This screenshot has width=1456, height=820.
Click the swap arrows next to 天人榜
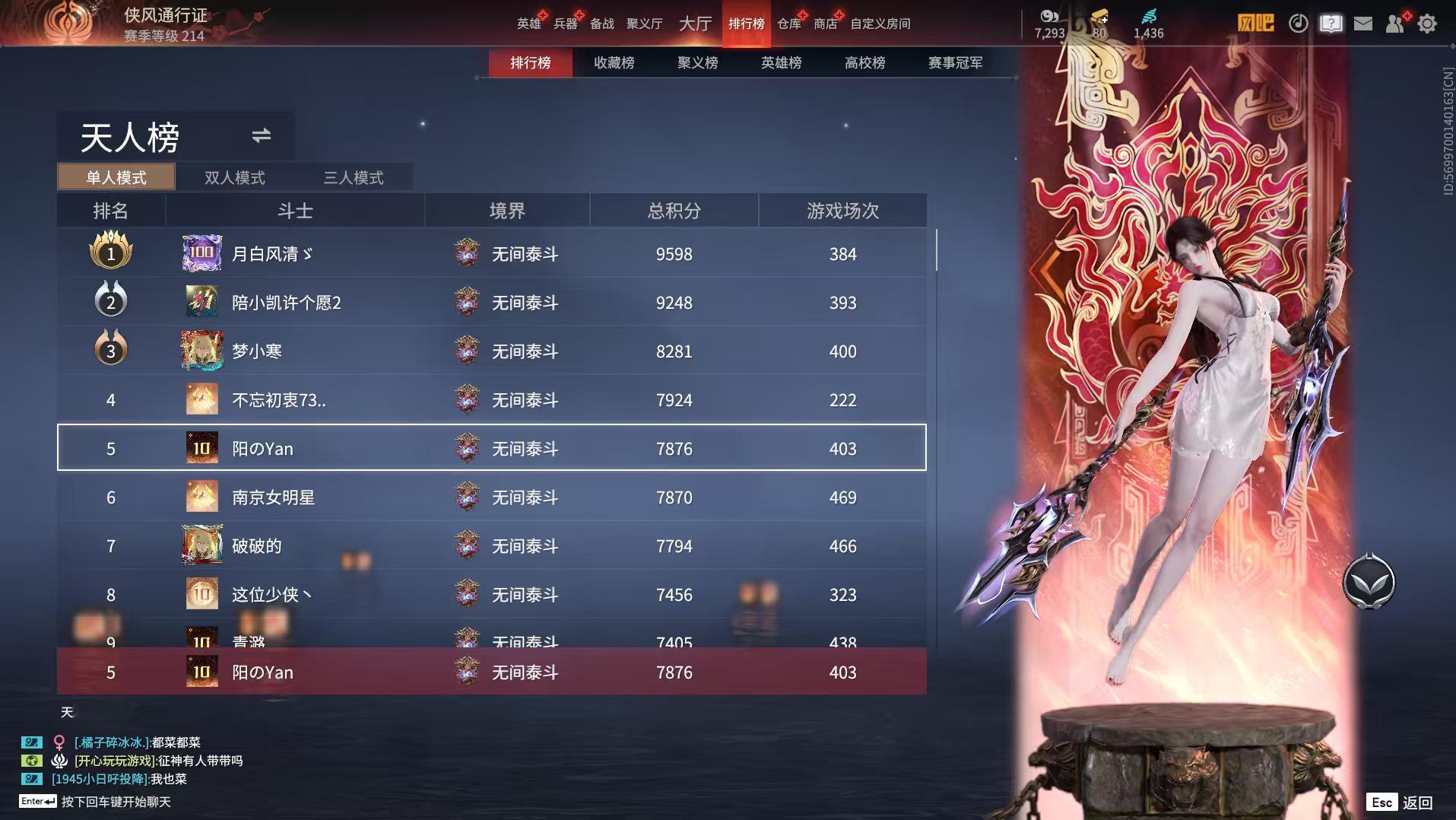pyautogui.click(x=261, y=137)
